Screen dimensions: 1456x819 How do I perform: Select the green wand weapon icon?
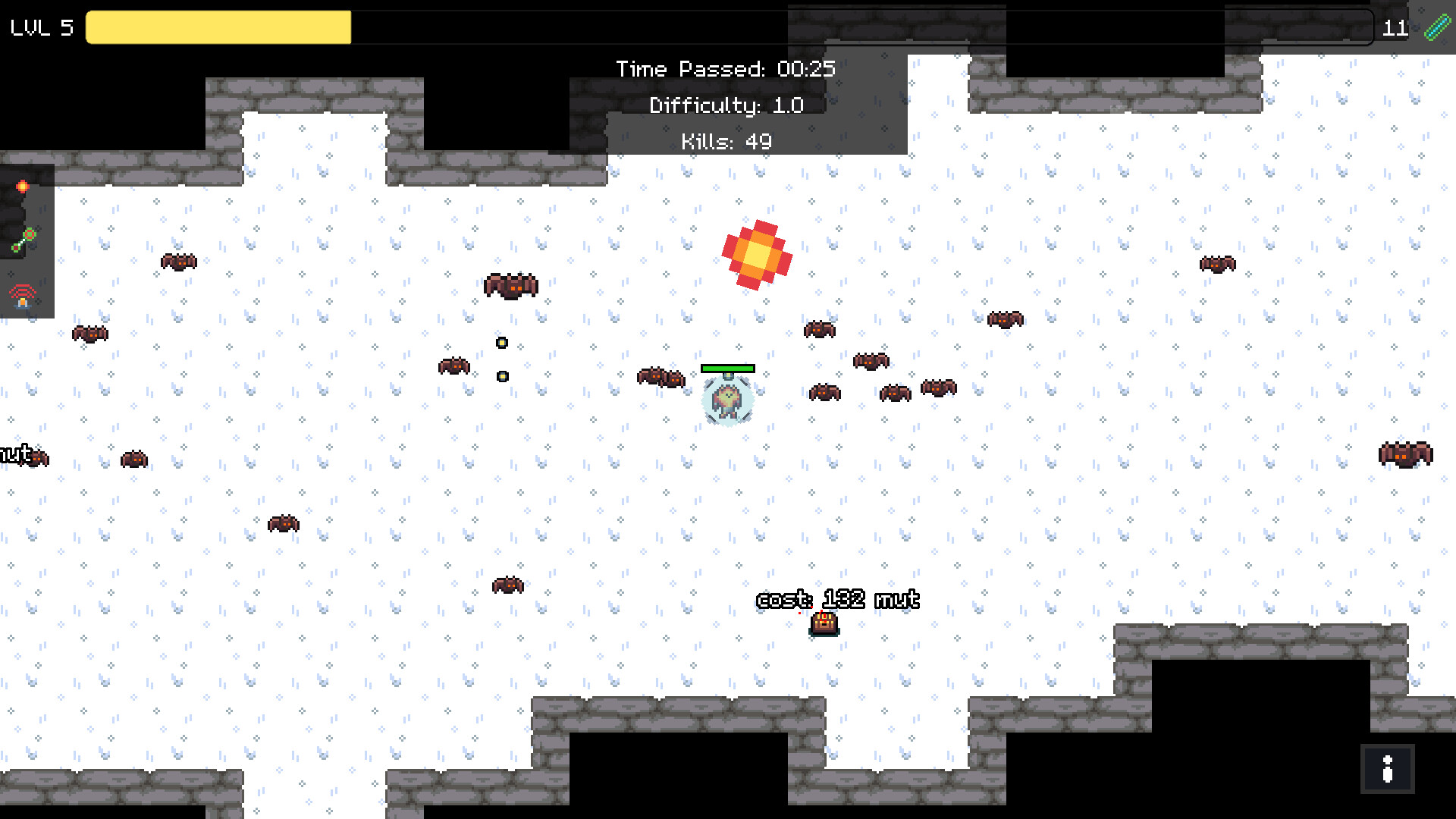[x=23, y=237]
